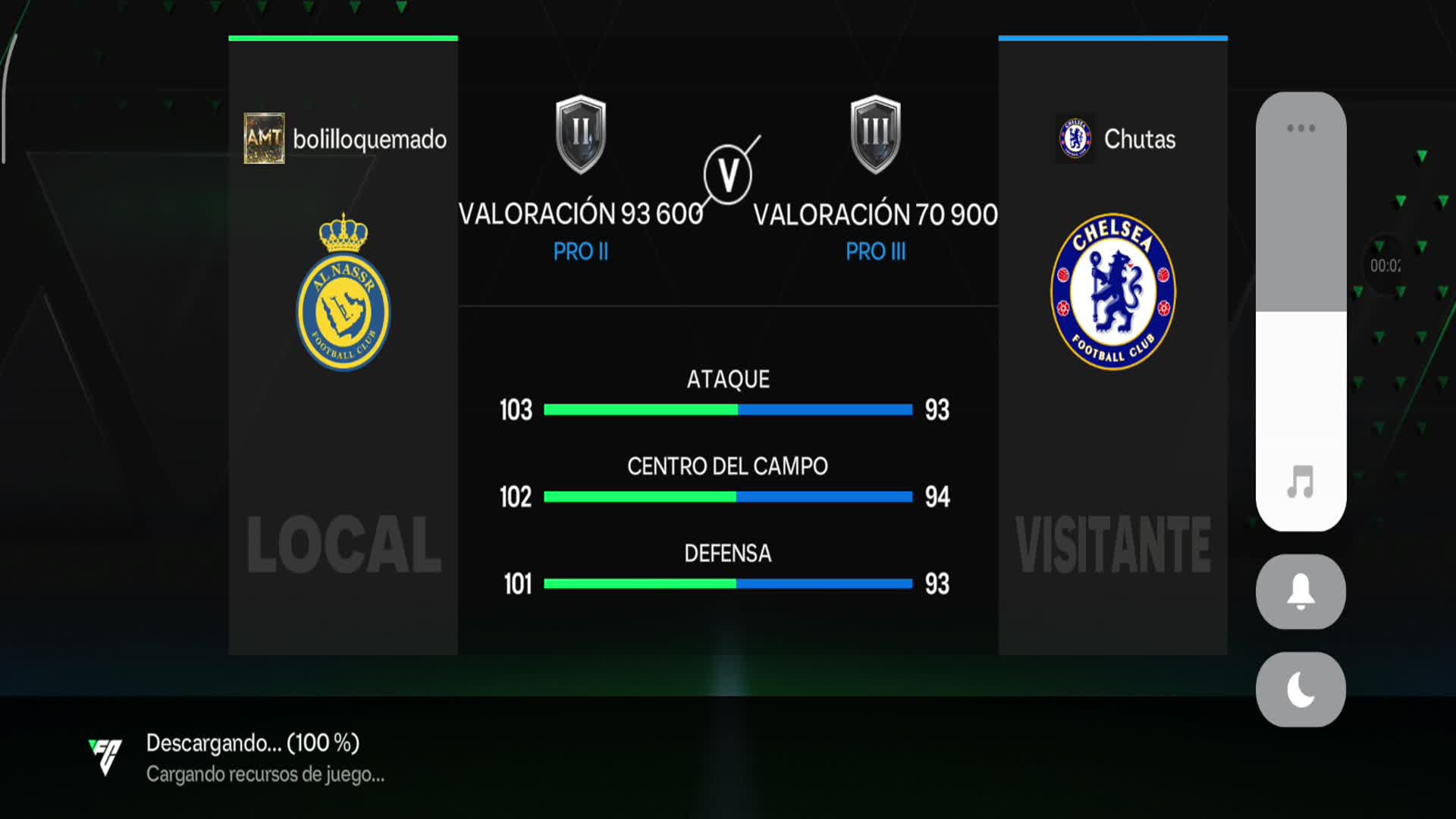Click the Pro II rank shield
Viewport: 1456px width, 819px height.
[579, 135]
